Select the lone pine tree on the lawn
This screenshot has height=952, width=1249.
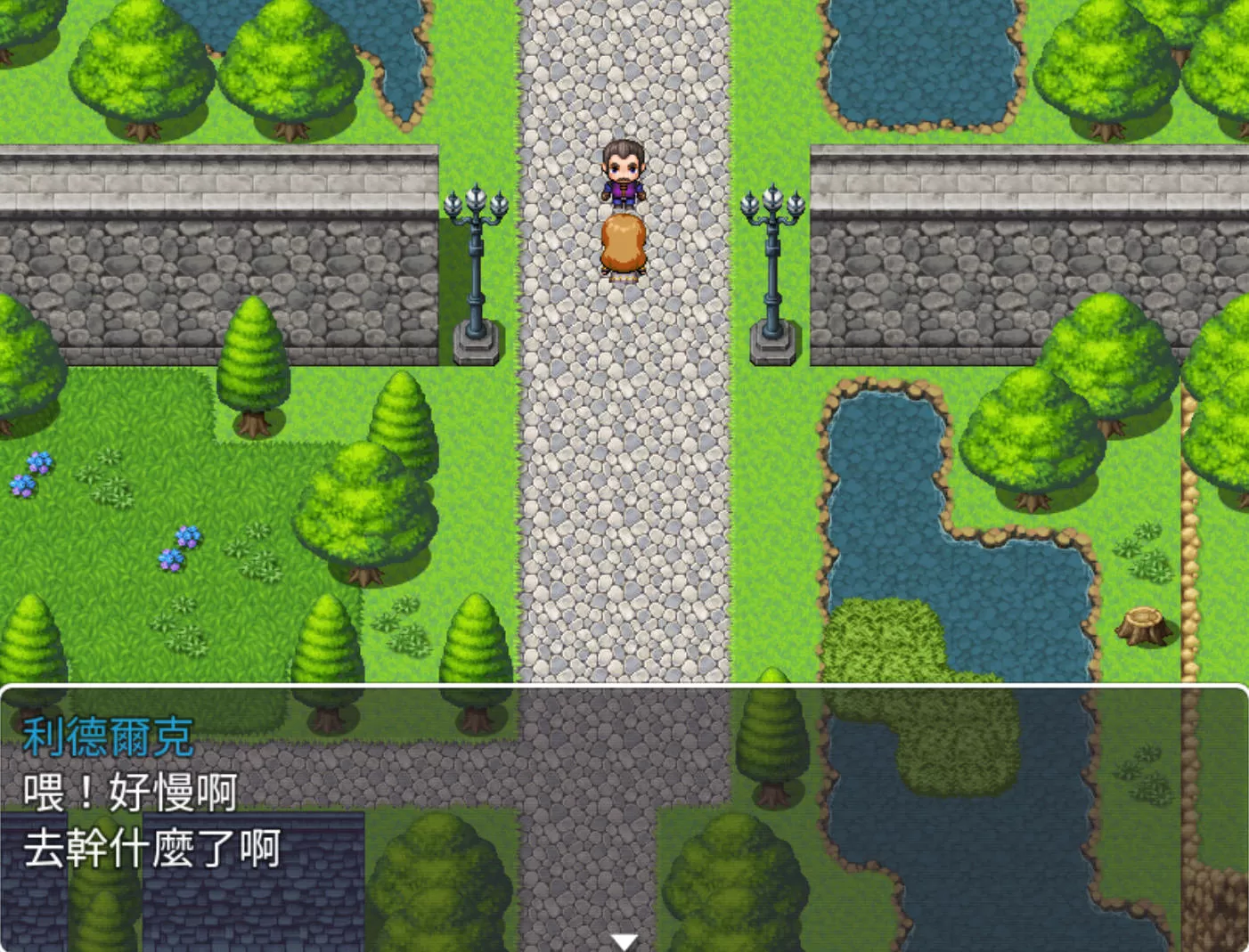pos(252,356)
